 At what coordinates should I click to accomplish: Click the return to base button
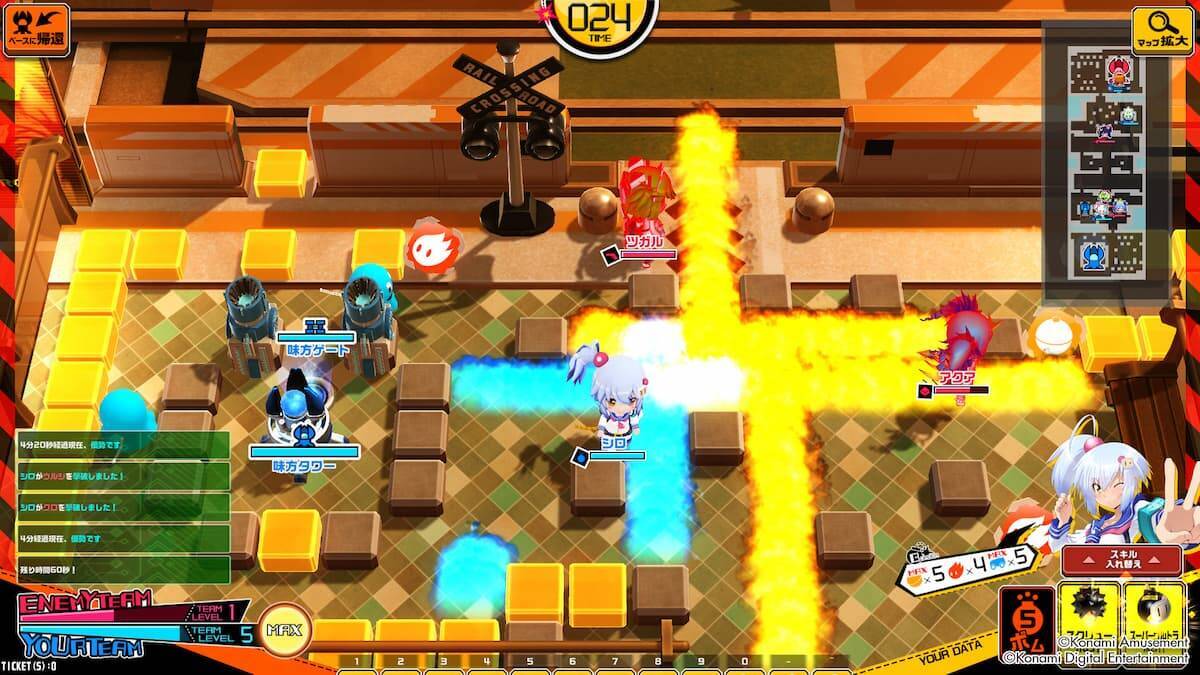tap(36, 30)
